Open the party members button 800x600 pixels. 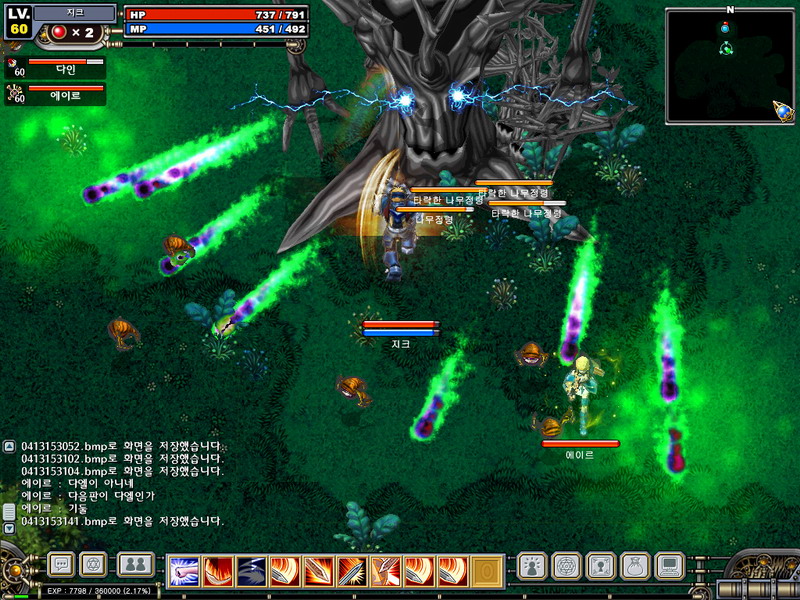pyautogui.click(x=136, y=565)
